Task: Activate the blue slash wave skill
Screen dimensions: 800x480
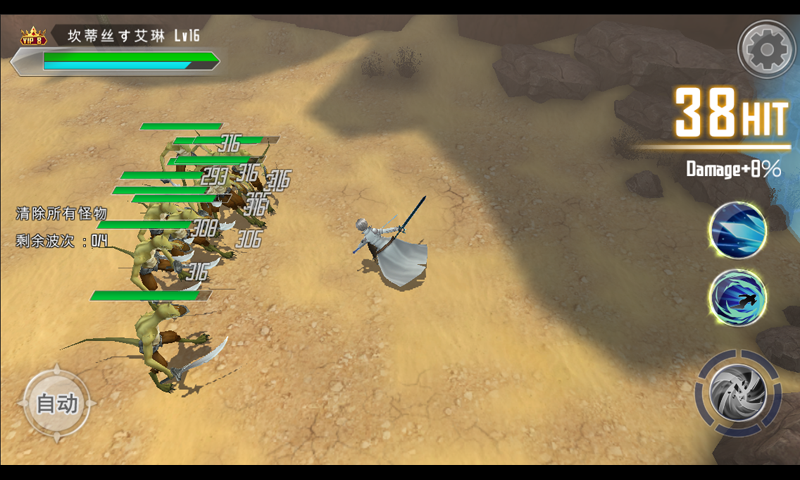Action: (x=737, y=229)
